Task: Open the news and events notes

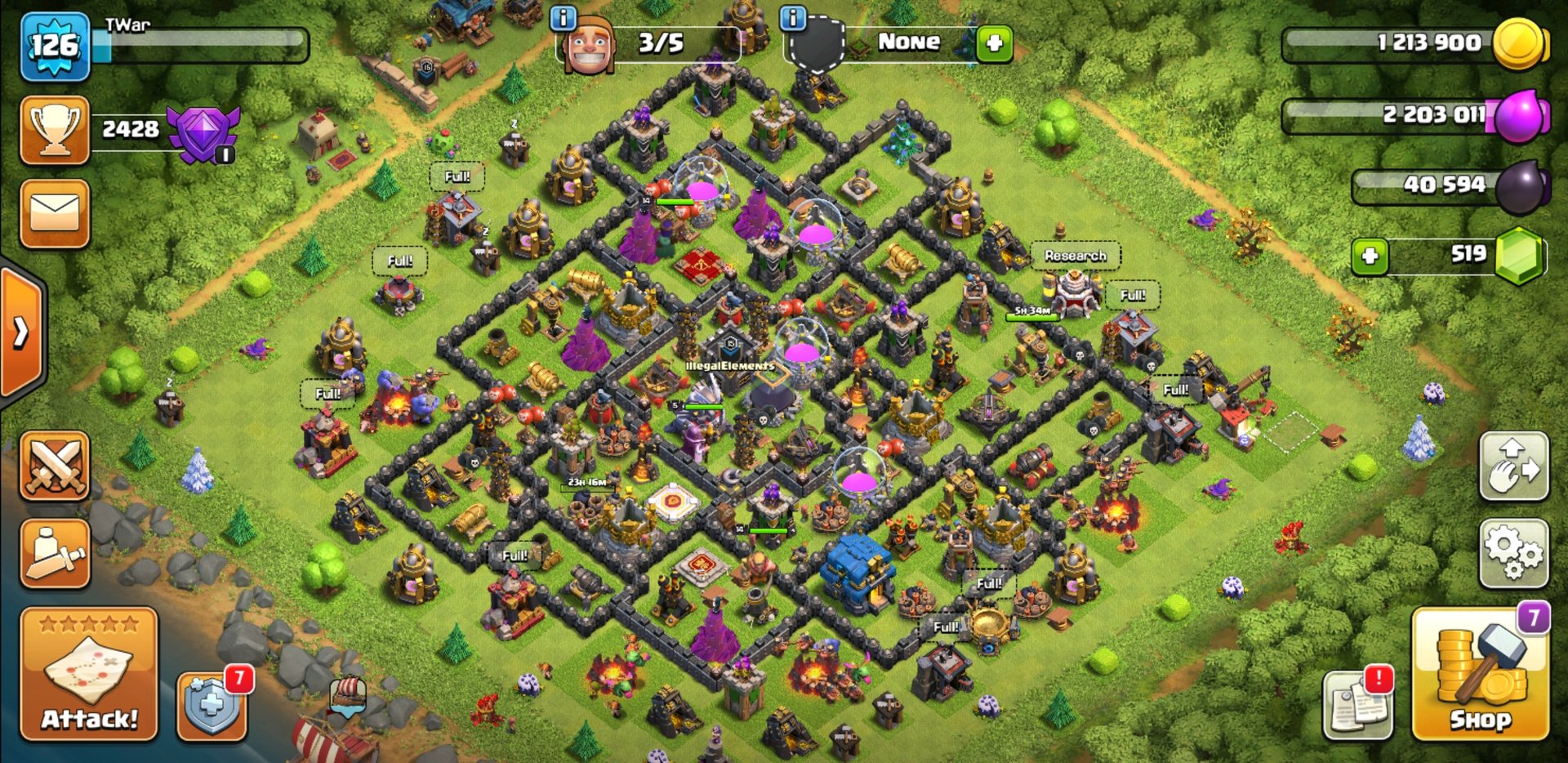Action: (1357, 704)
